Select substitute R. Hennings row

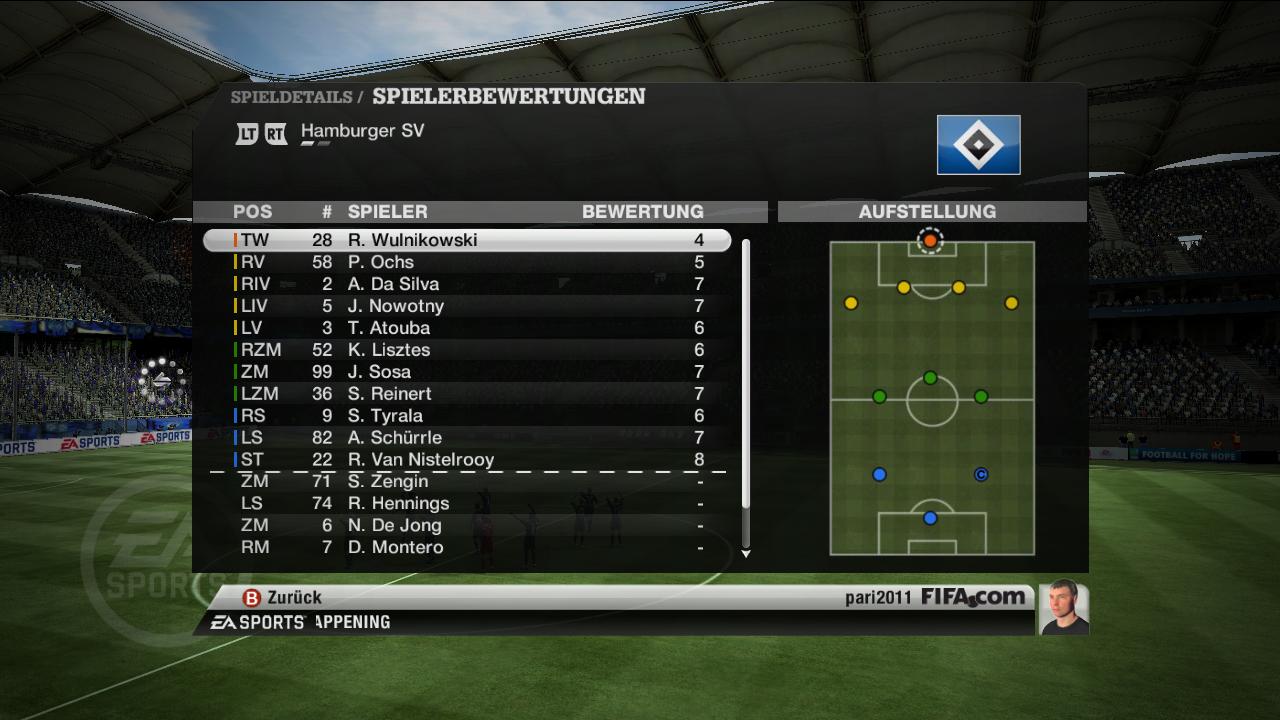pyautogui.click(x=467, y=504)
